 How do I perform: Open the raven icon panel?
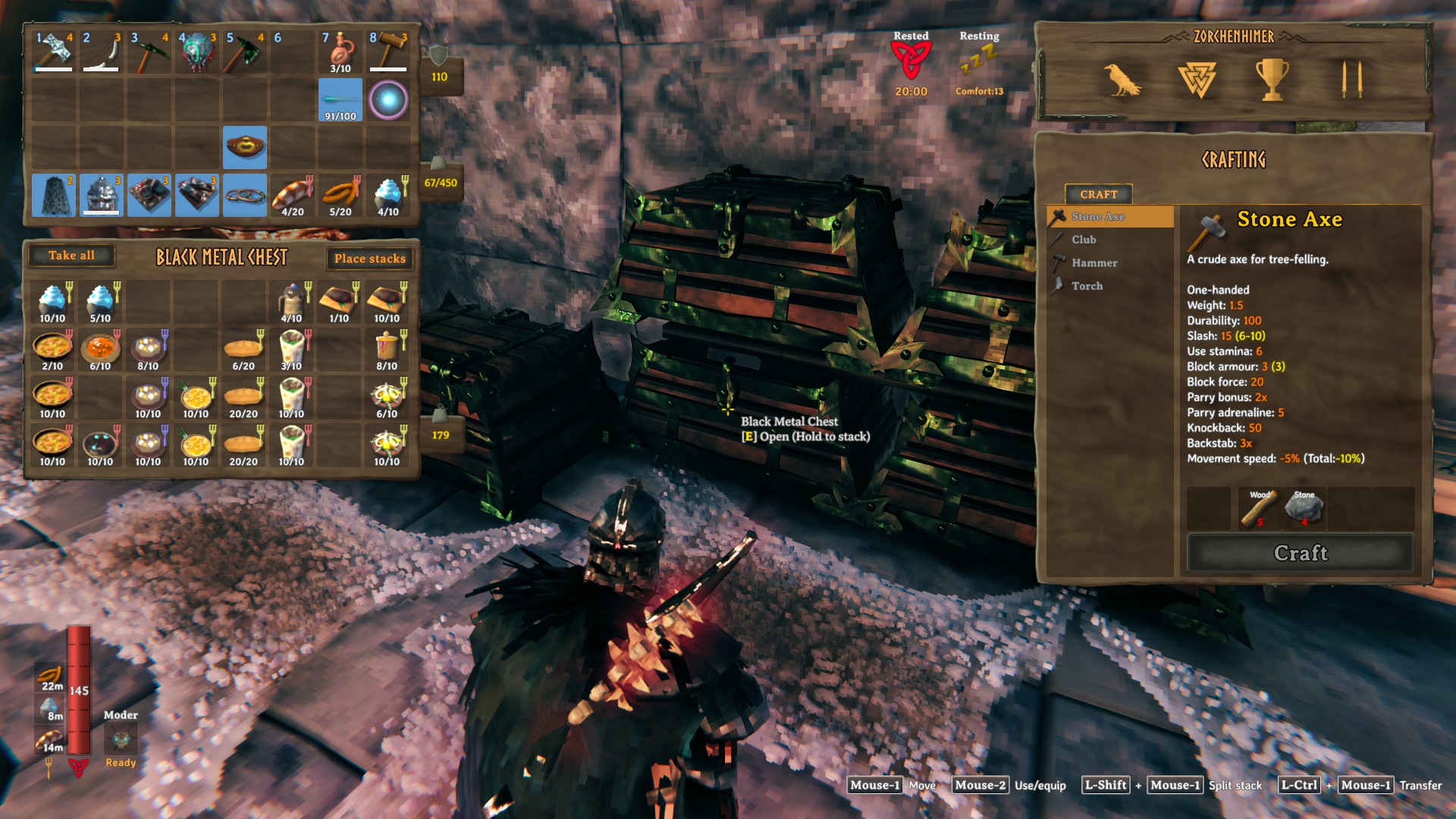(1120, 80)
